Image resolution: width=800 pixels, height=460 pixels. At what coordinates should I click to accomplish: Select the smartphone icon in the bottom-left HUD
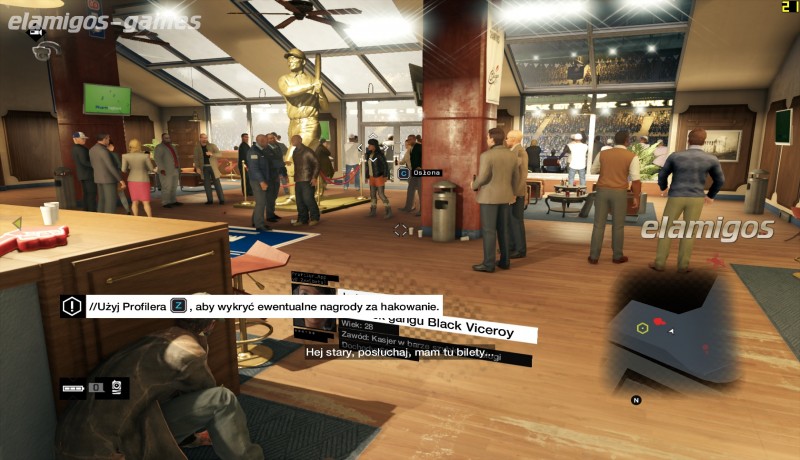[116, 386]
